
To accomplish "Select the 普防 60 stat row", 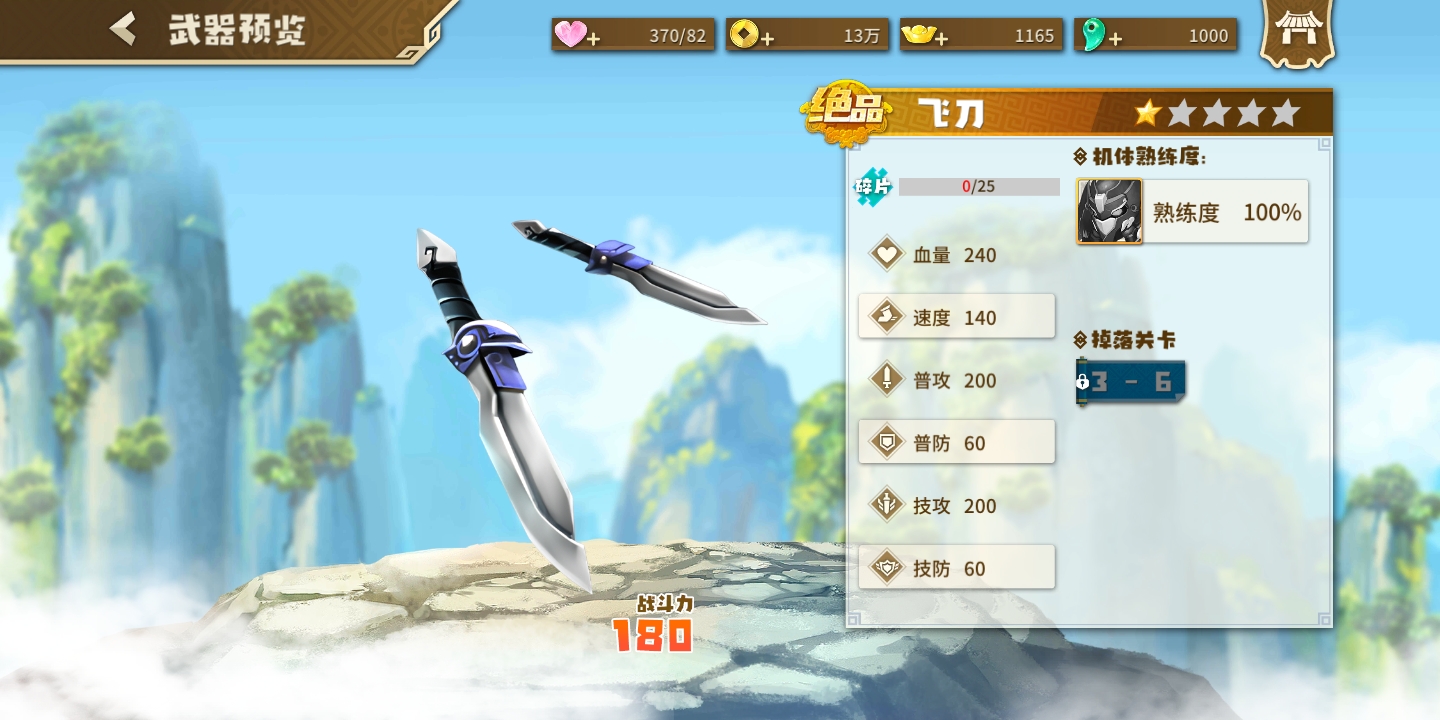I will click(956, 442).
